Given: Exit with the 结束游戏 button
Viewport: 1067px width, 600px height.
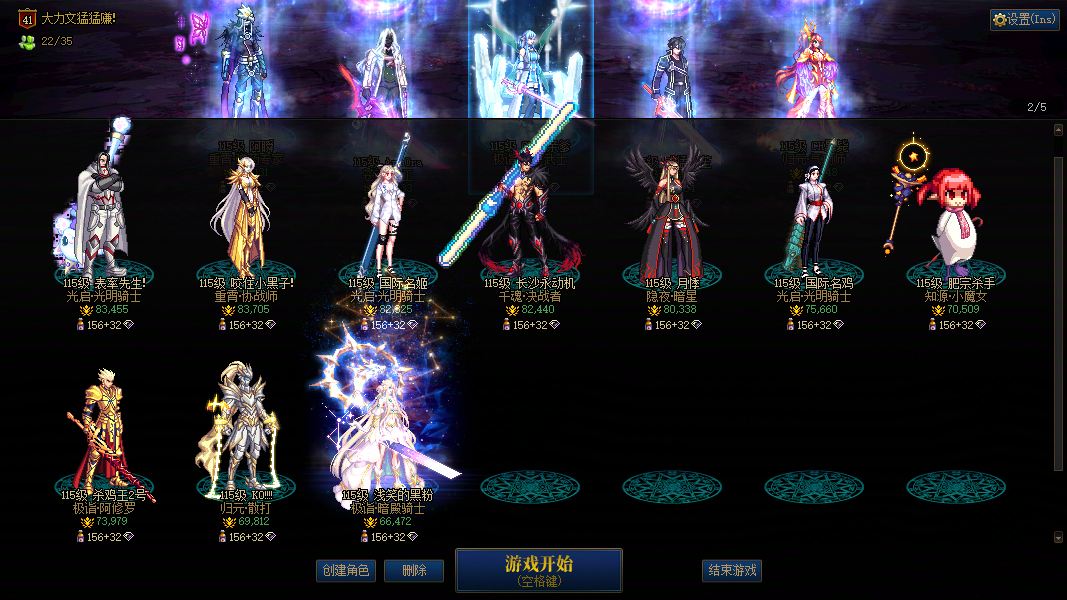Looking at the screenshot, I should [732, 571].
